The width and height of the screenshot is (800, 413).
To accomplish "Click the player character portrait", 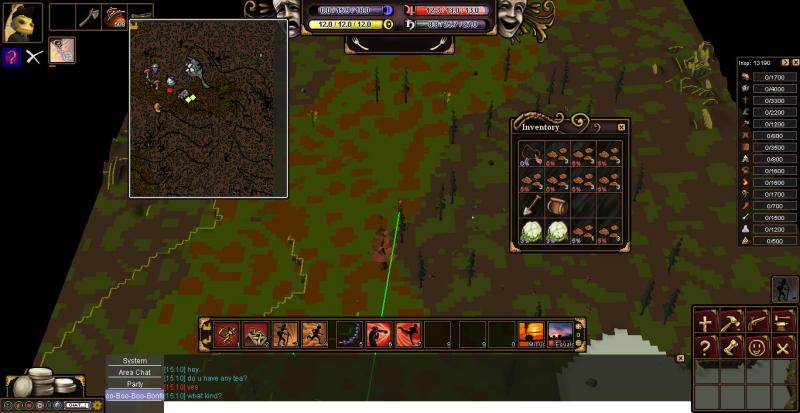I will click(20, 21).
